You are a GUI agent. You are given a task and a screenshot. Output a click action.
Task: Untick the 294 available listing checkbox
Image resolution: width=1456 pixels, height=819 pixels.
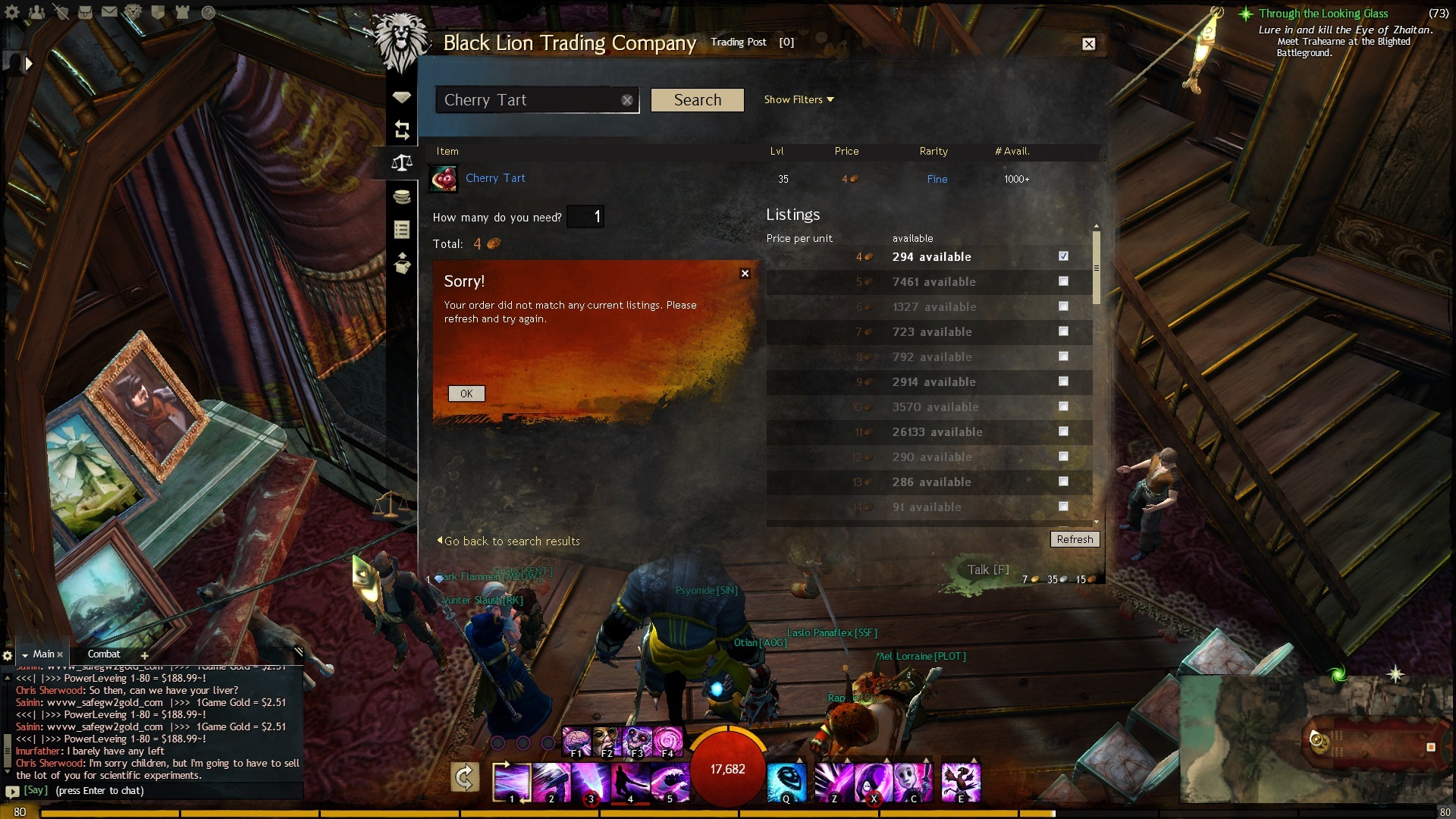(x=1063, y=256)
